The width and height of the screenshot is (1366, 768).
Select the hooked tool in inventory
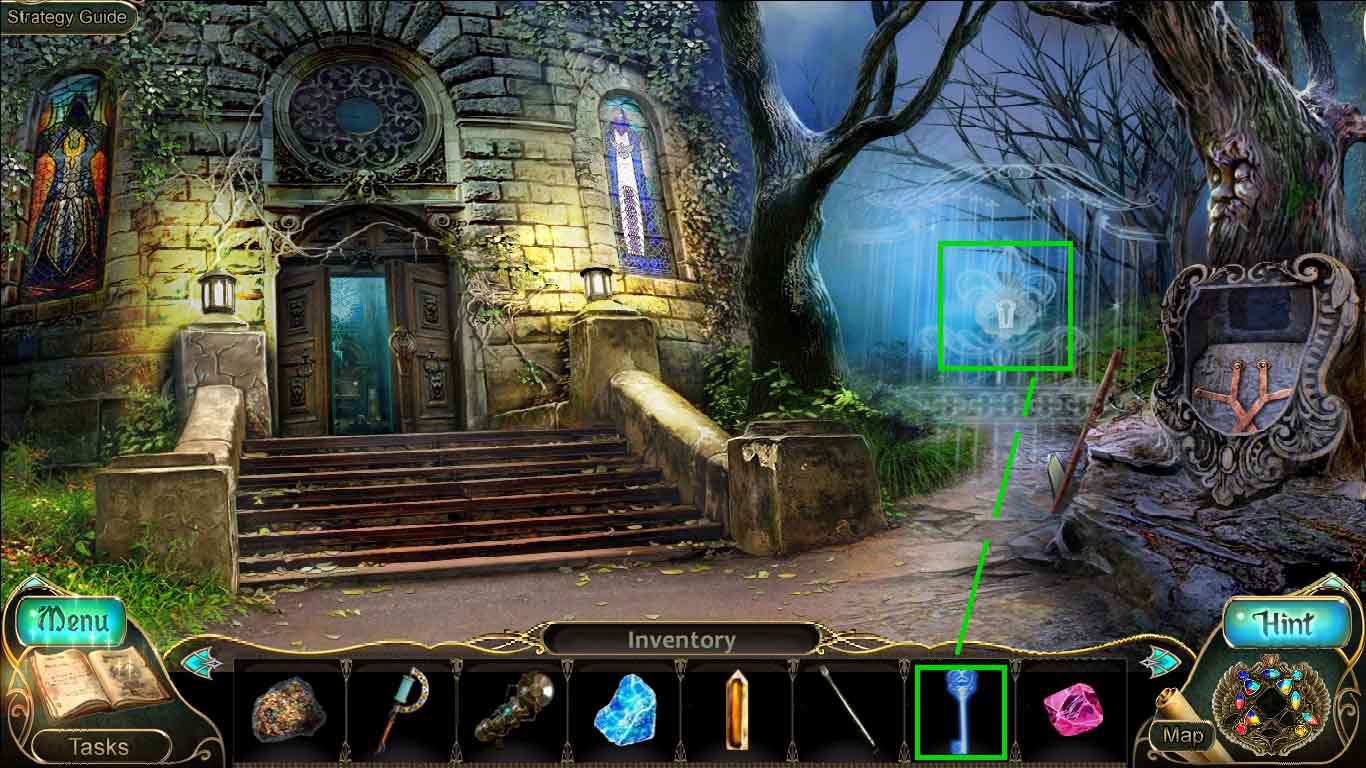coord(404,712)
